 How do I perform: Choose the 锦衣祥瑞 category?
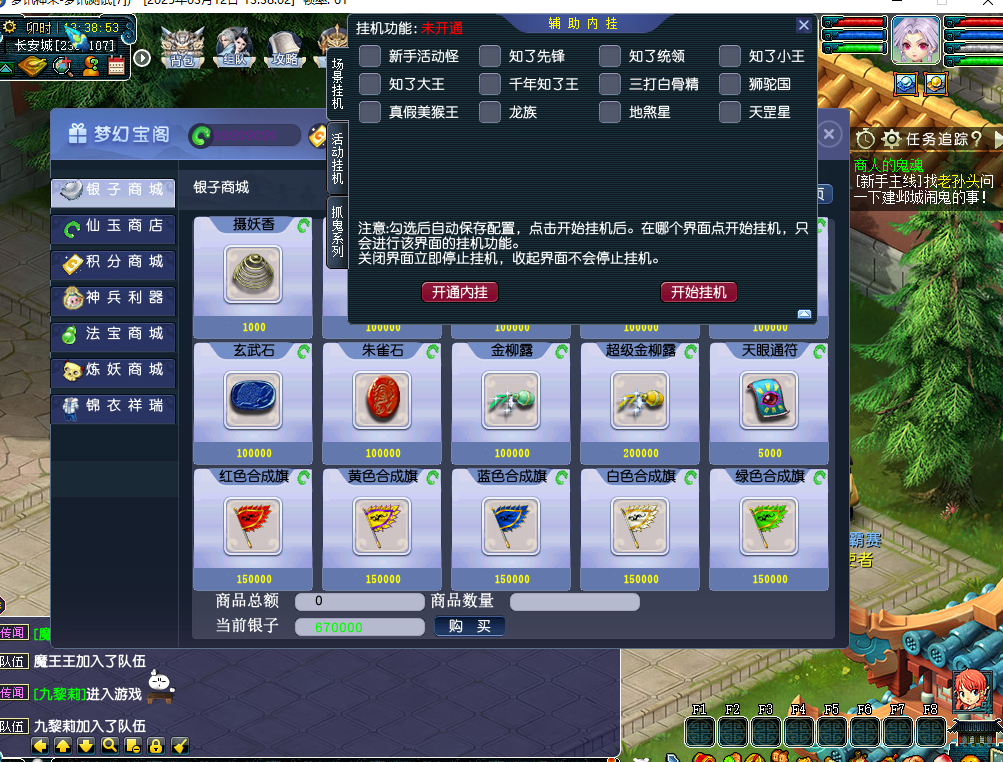coord(113,406)
